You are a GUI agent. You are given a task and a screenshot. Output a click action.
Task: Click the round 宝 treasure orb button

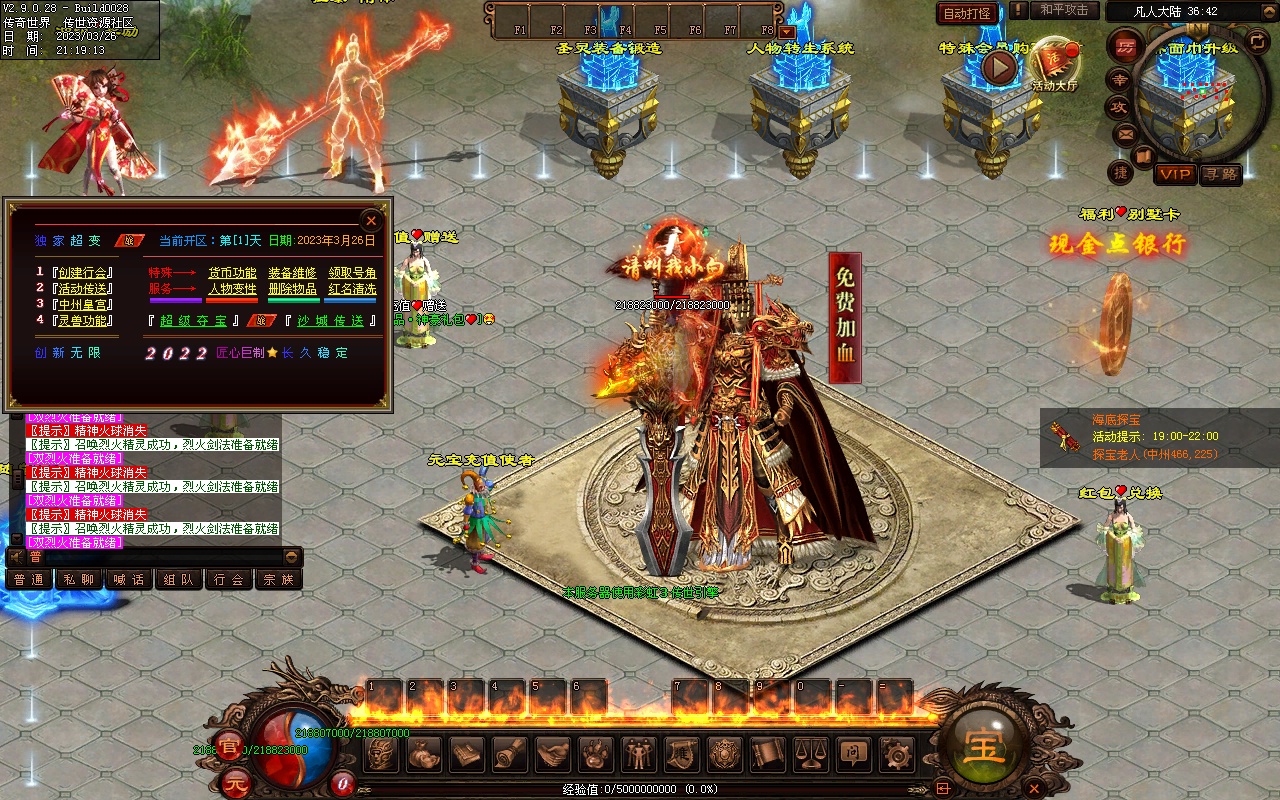(984, 746)
